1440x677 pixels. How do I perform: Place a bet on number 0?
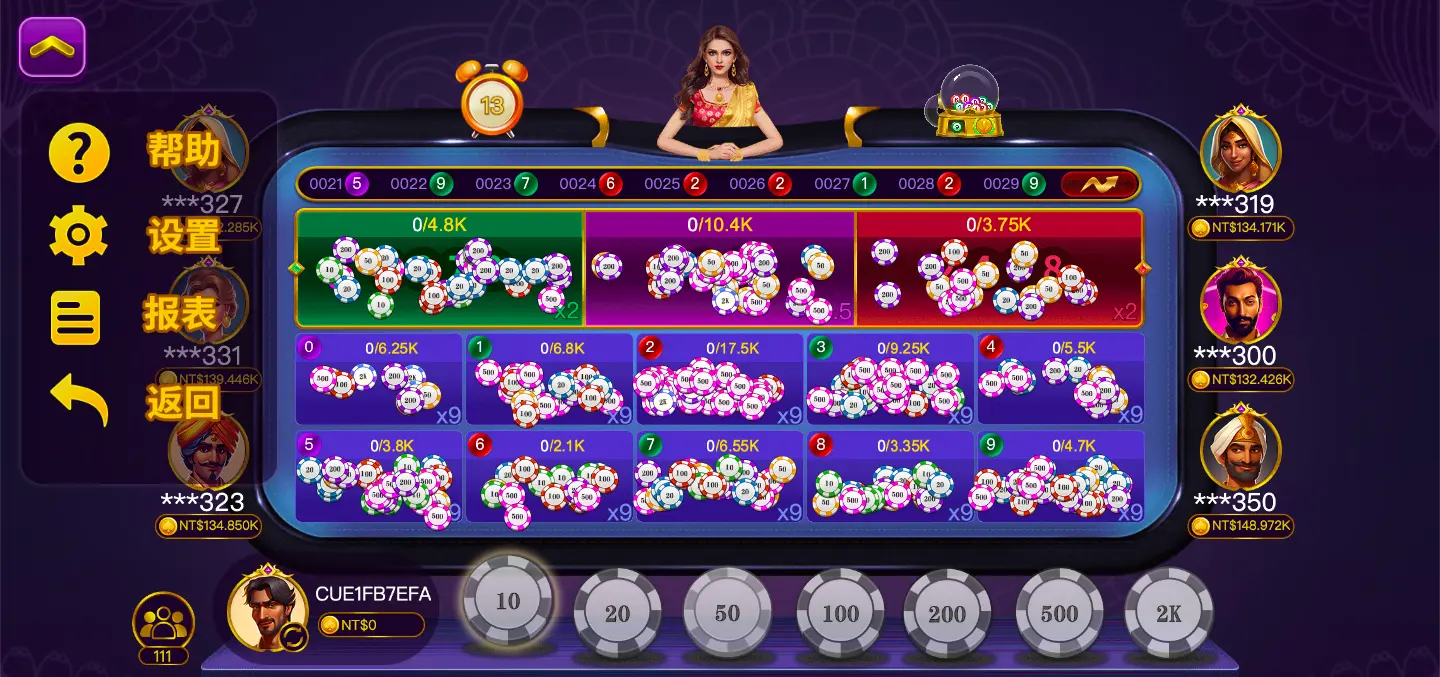(379, 380)
